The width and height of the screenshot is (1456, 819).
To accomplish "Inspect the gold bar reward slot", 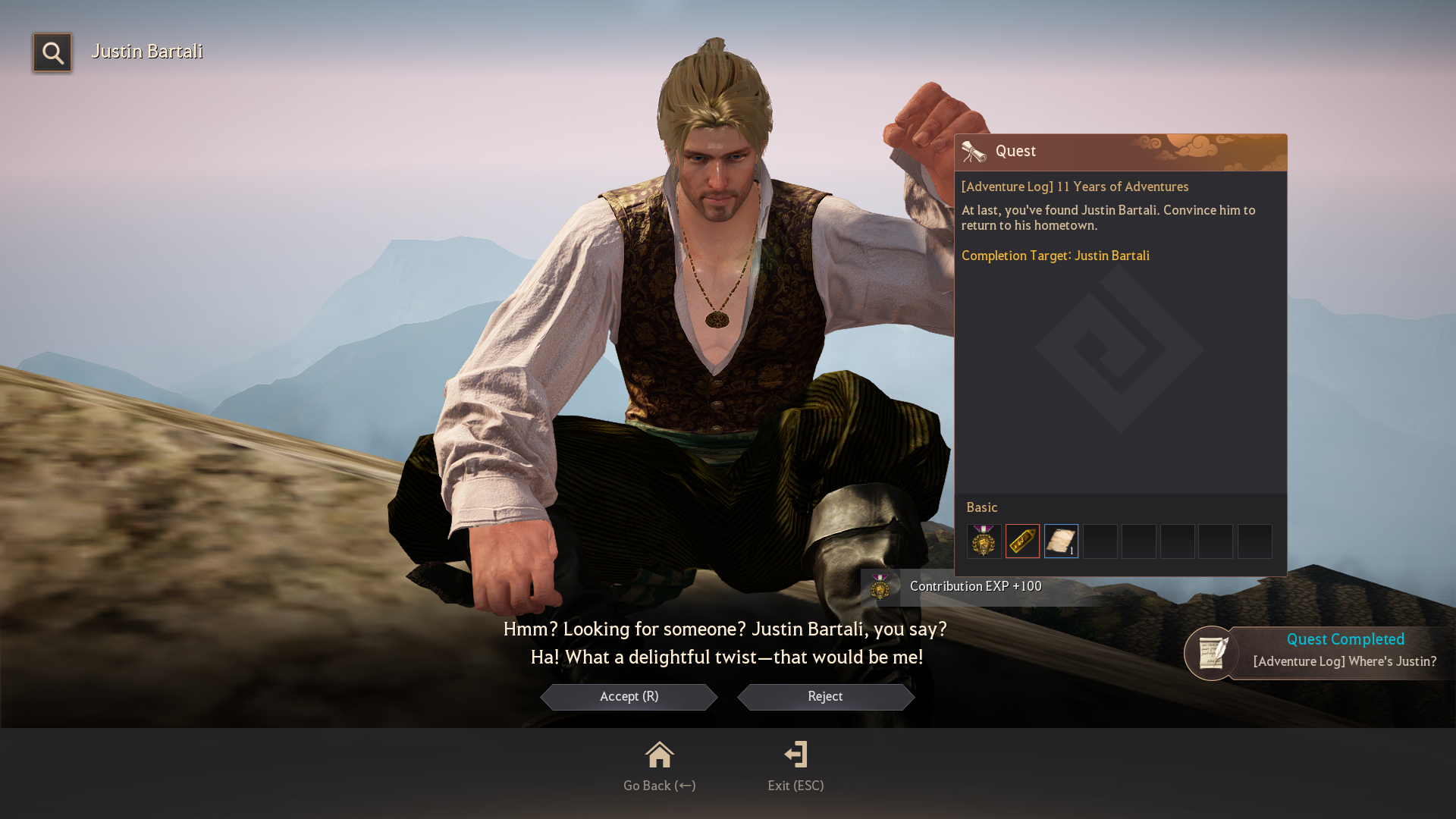I will pyautogui.click(x=1022, y=541).
